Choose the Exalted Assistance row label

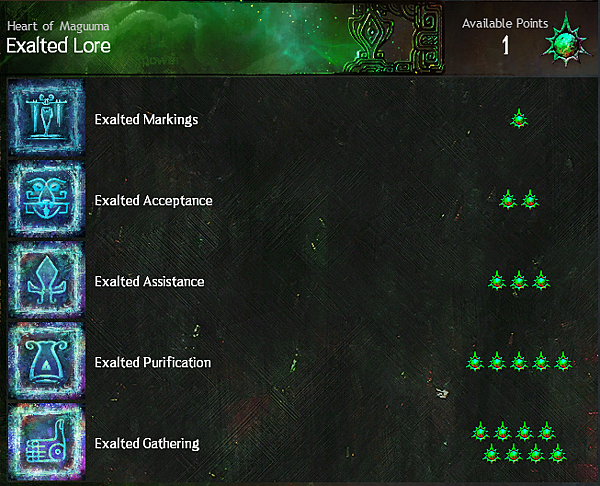click(x=149, y=281)
